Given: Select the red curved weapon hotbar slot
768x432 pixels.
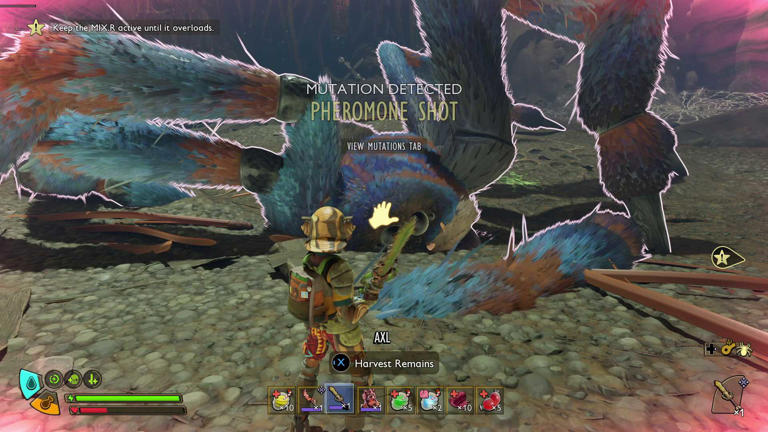Looking at the screenshot, I should click(311, 400).
